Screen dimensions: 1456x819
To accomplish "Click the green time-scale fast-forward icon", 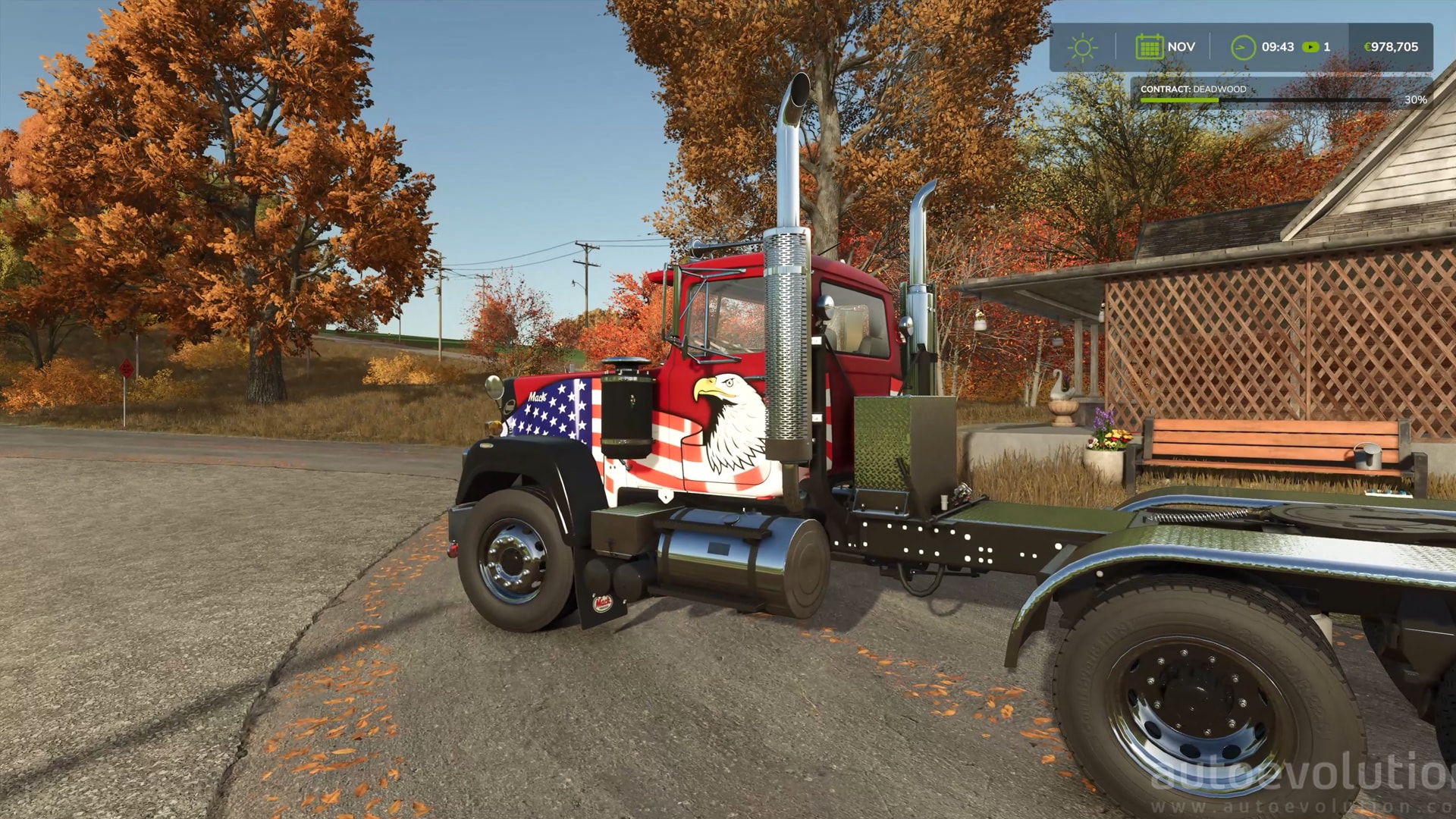I will pos(1310,47).
